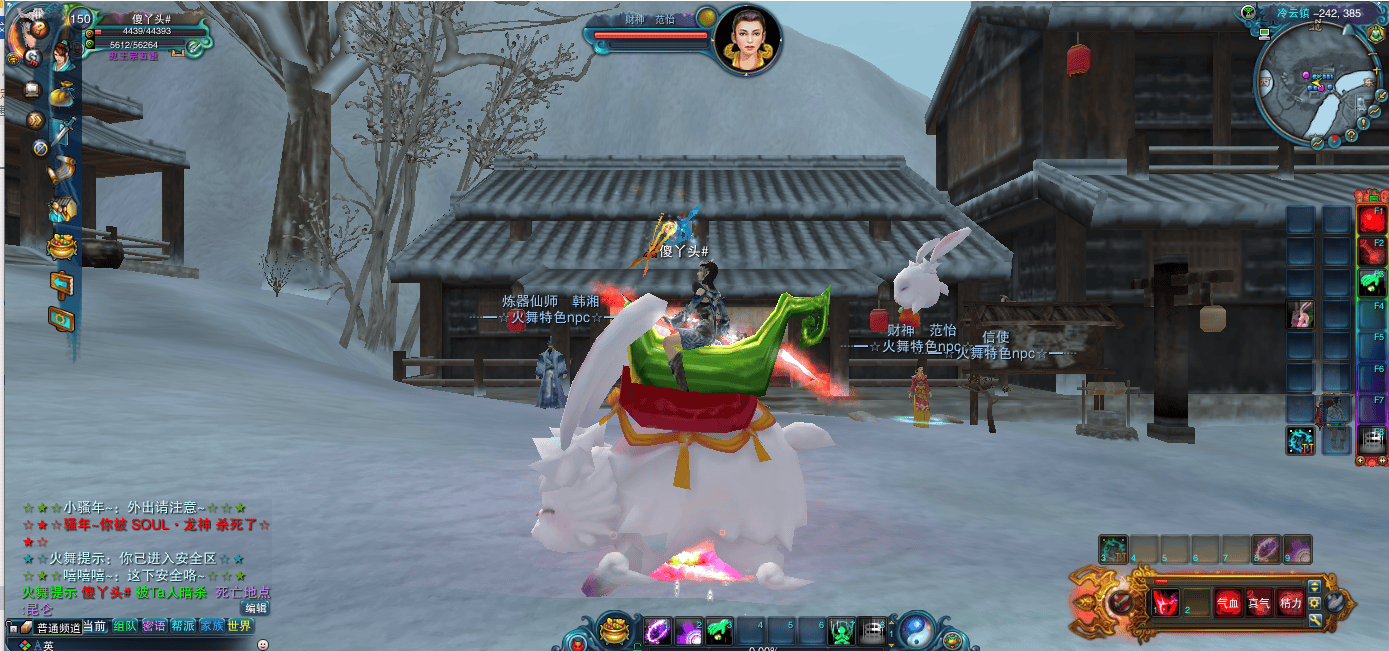
Task: Open the golden treasure pot on bottom bar
Action: [616, 631]
